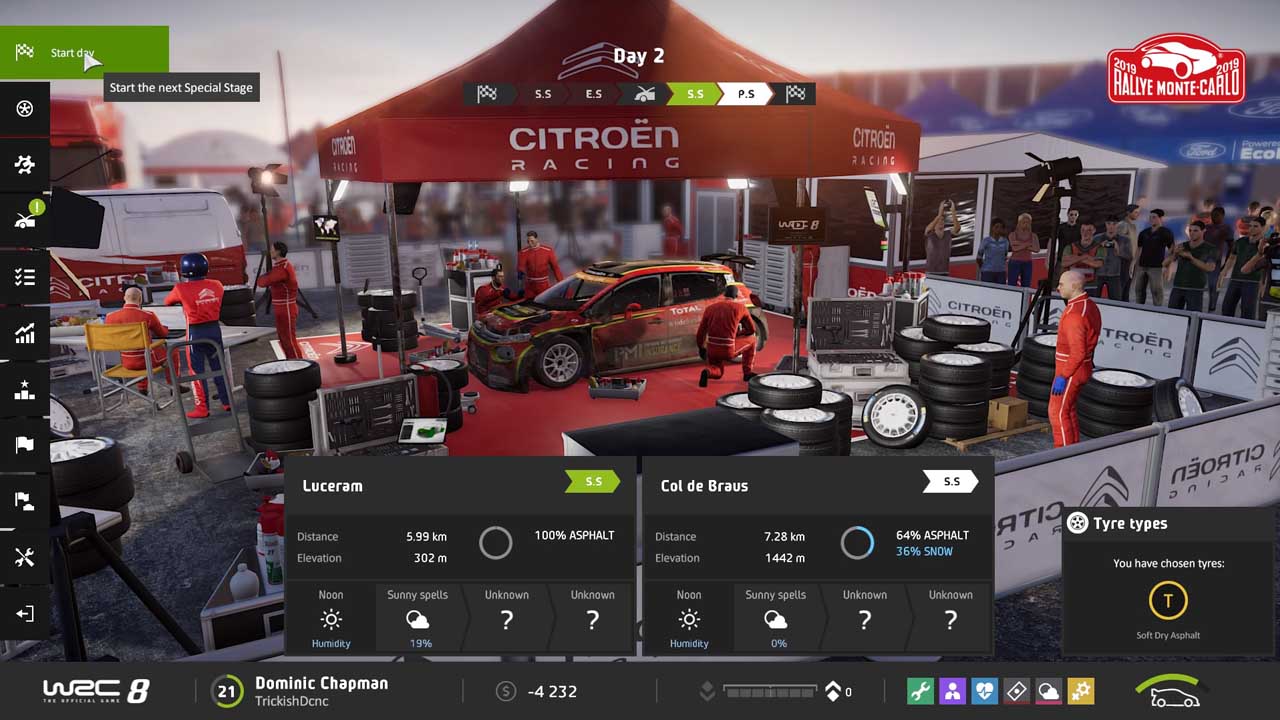The height and width of the screenshot is (720, 1280).
Task: Select the Luceram stage card
Action: 460,486
